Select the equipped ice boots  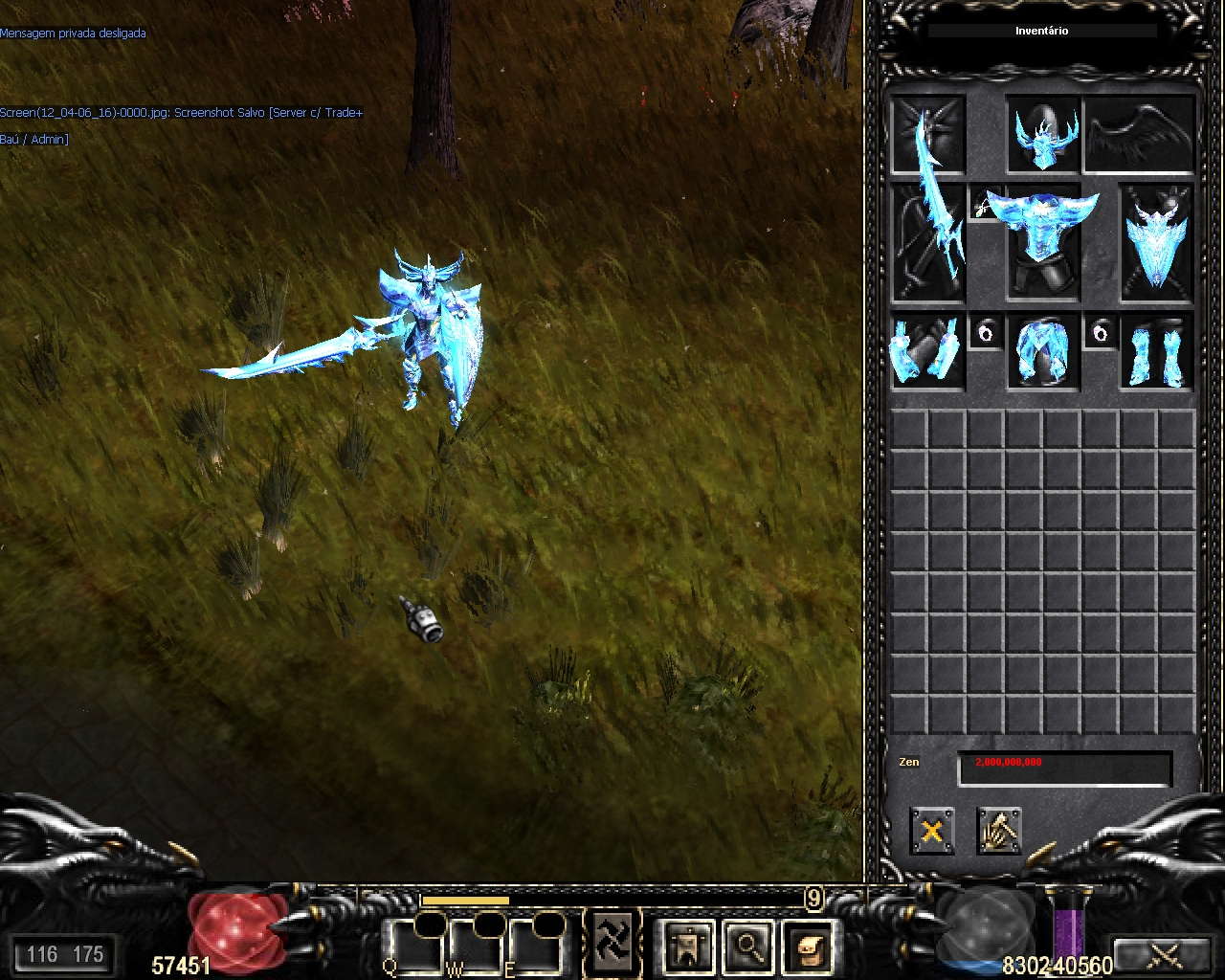point(1157,352)
